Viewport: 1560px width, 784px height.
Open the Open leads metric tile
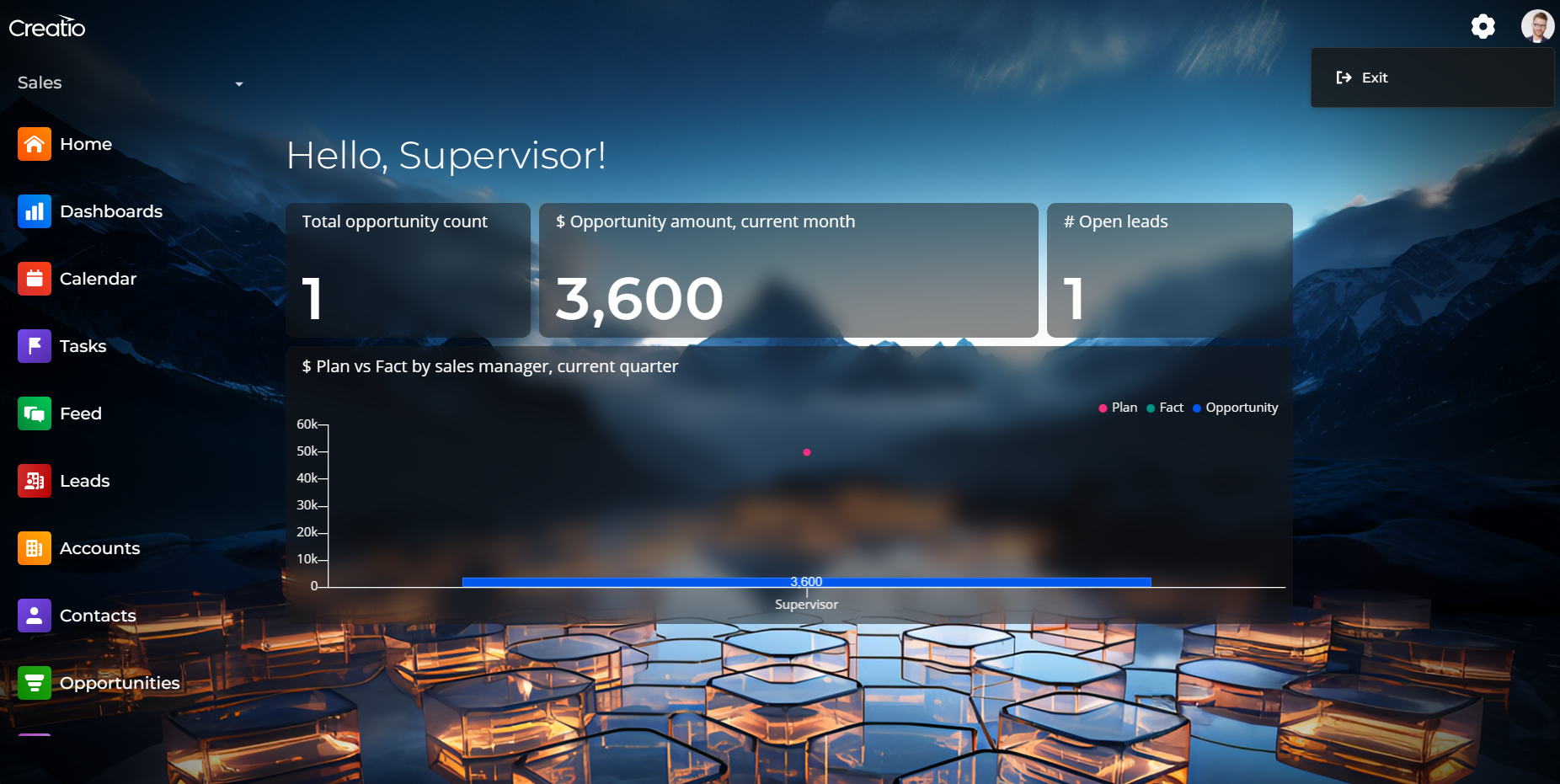point(1169,270)
